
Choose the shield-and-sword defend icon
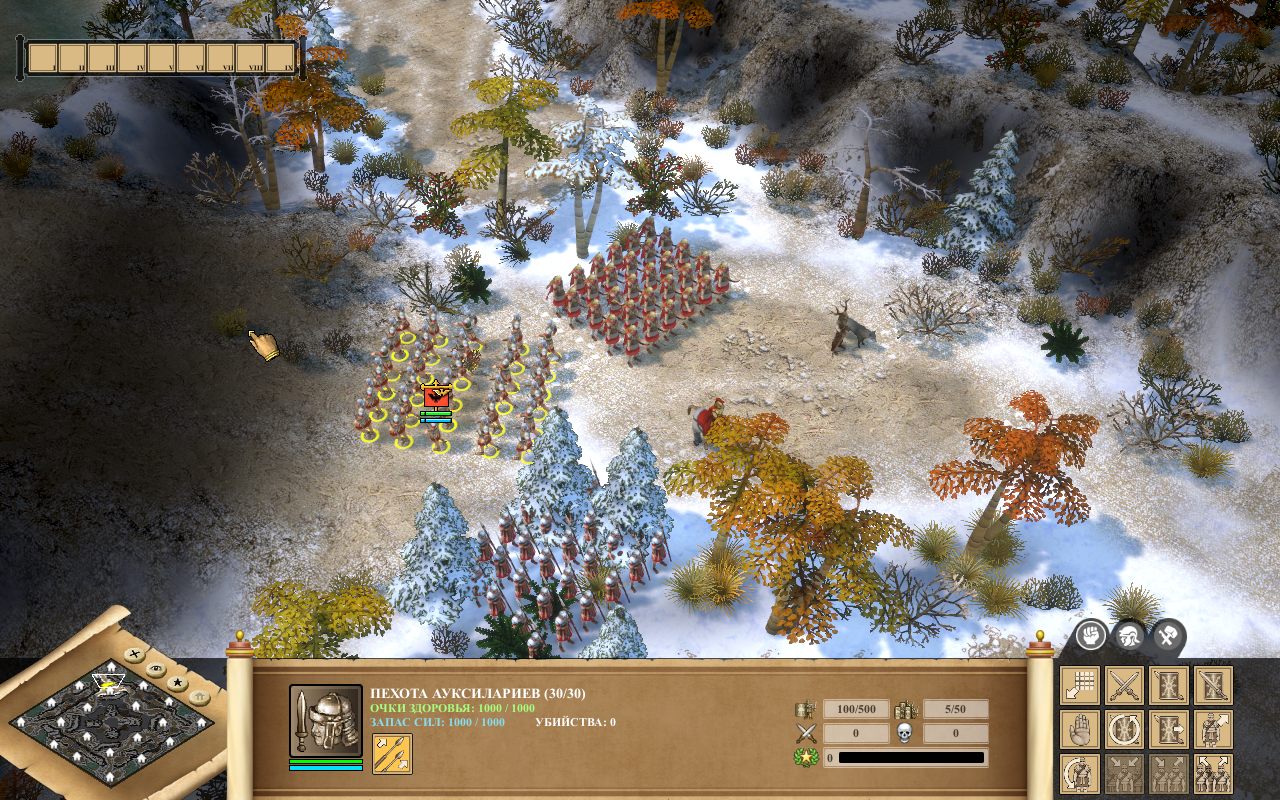click(1213, 686)
